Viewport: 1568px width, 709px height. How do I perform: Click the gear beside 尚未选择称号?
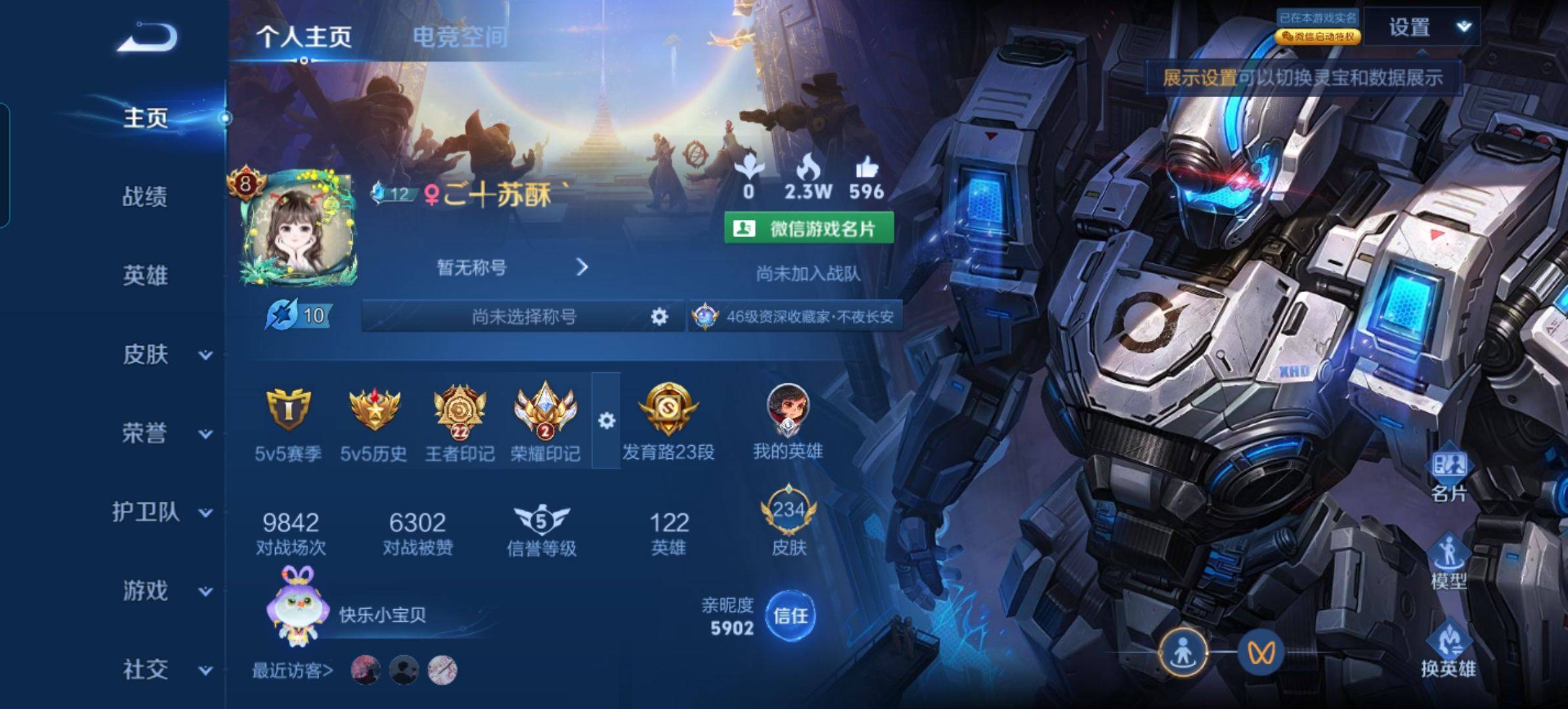(x=659, y=316)
